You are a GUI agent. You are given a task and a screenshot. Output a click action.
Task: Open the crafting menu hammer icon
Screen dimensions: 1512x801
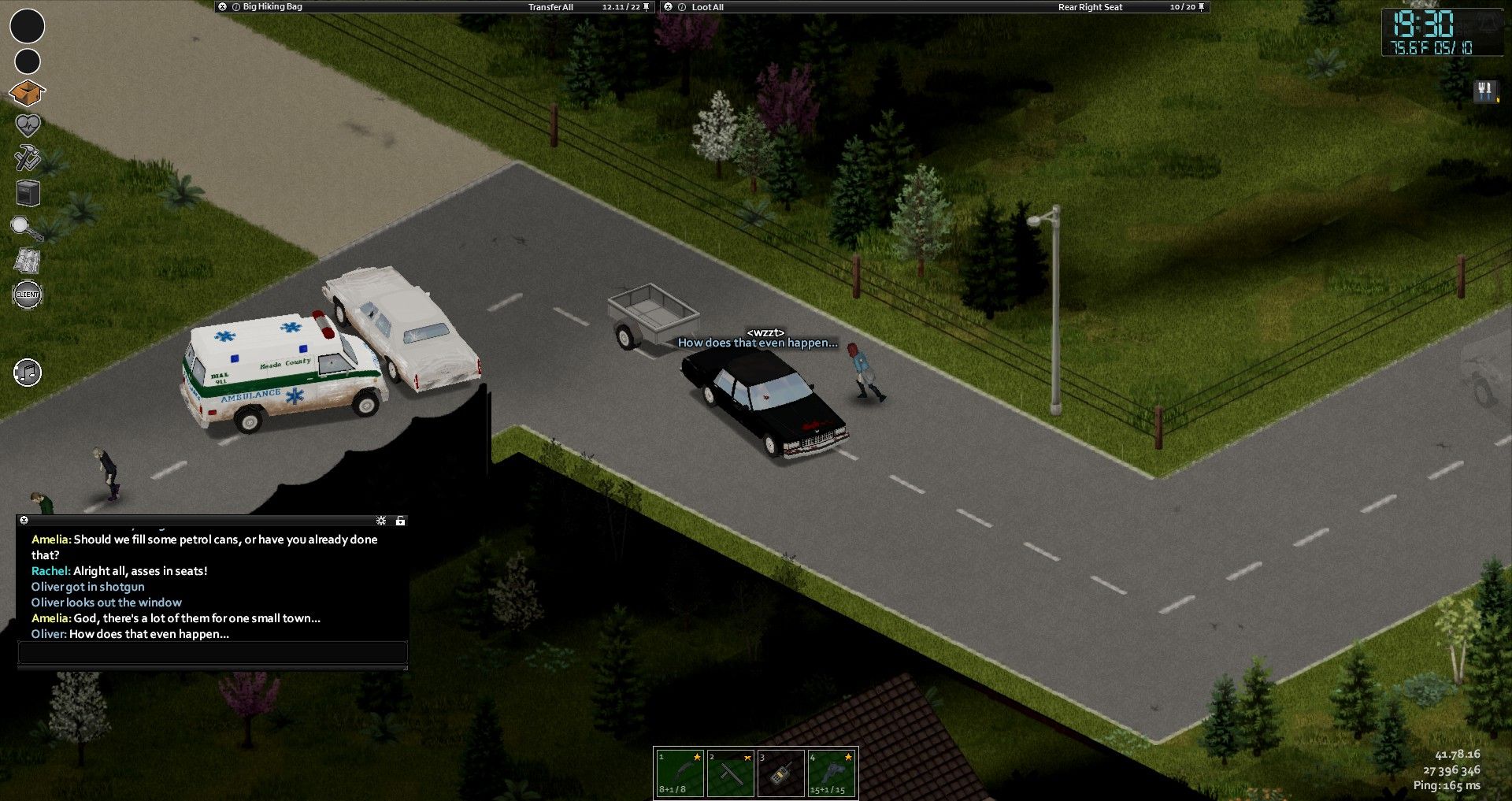click(28, 157)
